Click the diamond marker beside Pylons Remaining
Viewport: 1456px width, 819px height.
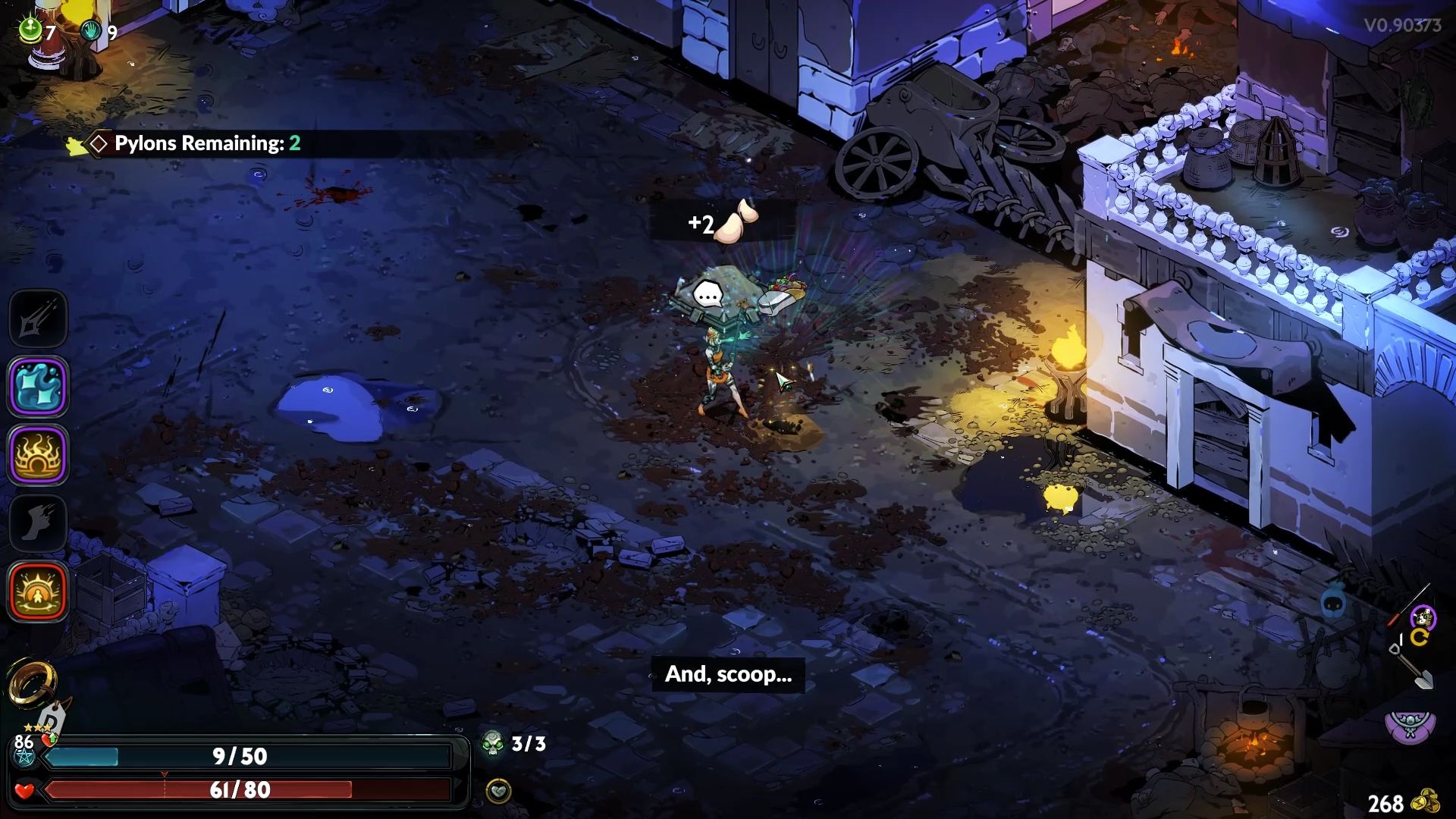(x=98, y=143)
